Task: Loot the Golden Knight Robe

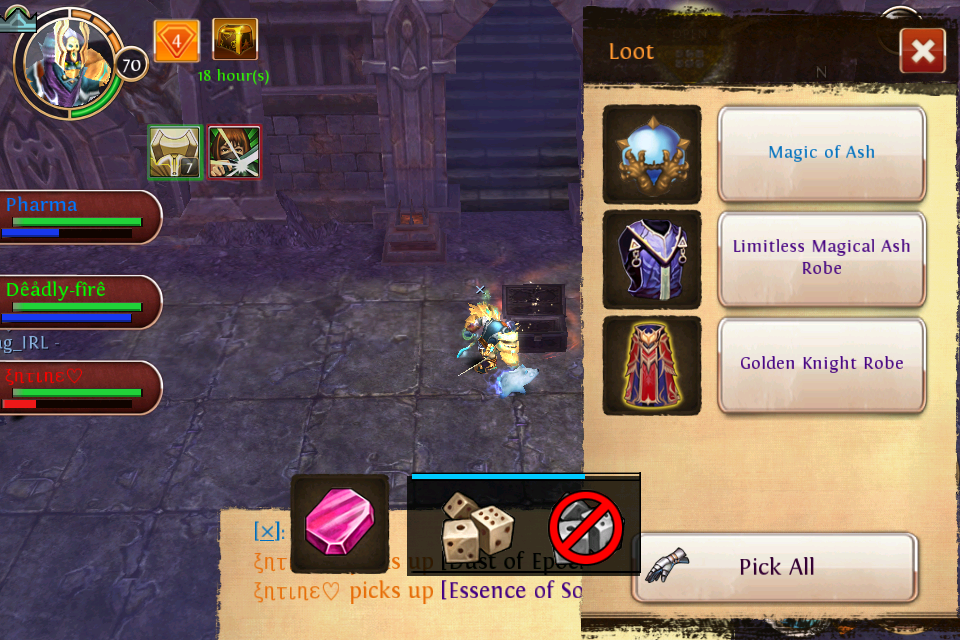Action: (821, 364)
